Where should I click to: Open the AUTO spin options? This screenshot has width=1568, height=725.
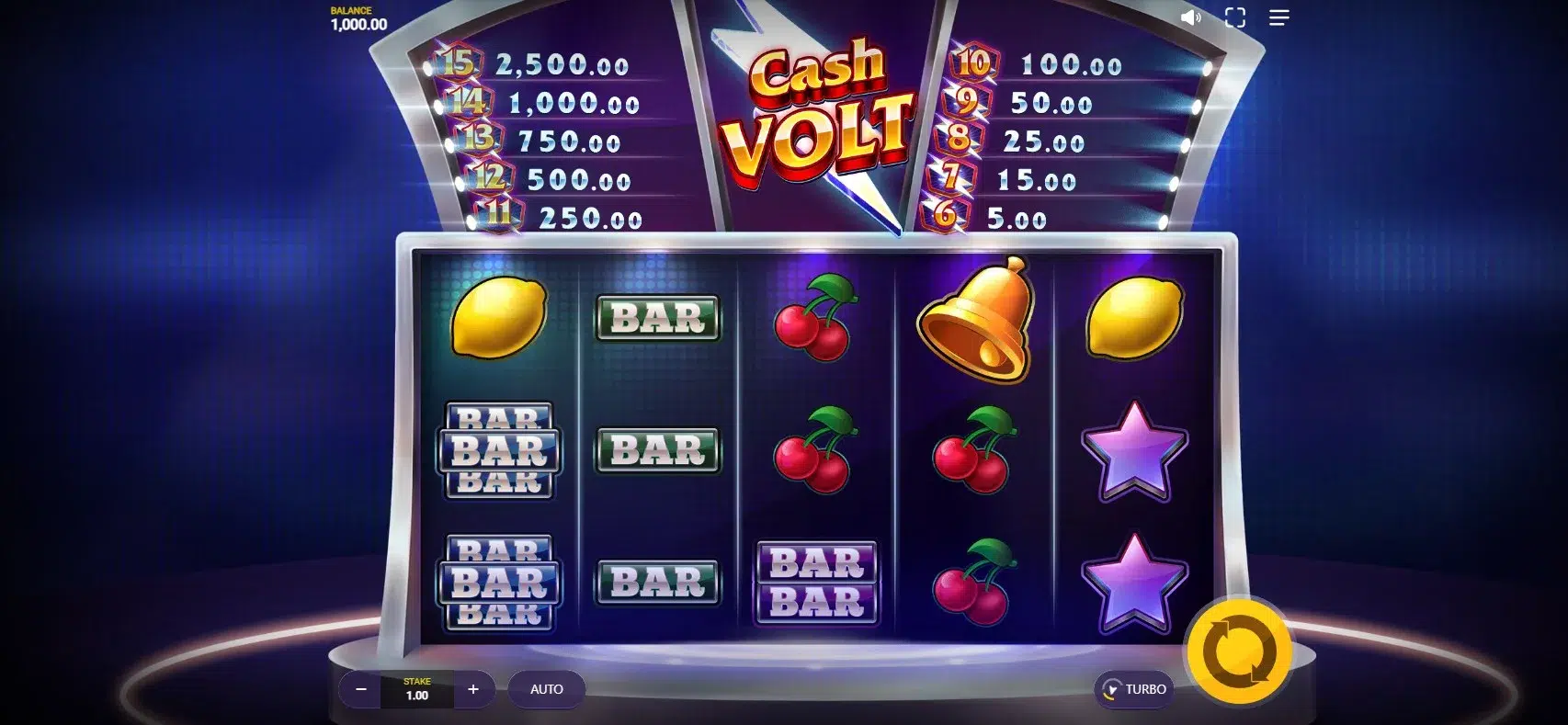click(546, 689)
